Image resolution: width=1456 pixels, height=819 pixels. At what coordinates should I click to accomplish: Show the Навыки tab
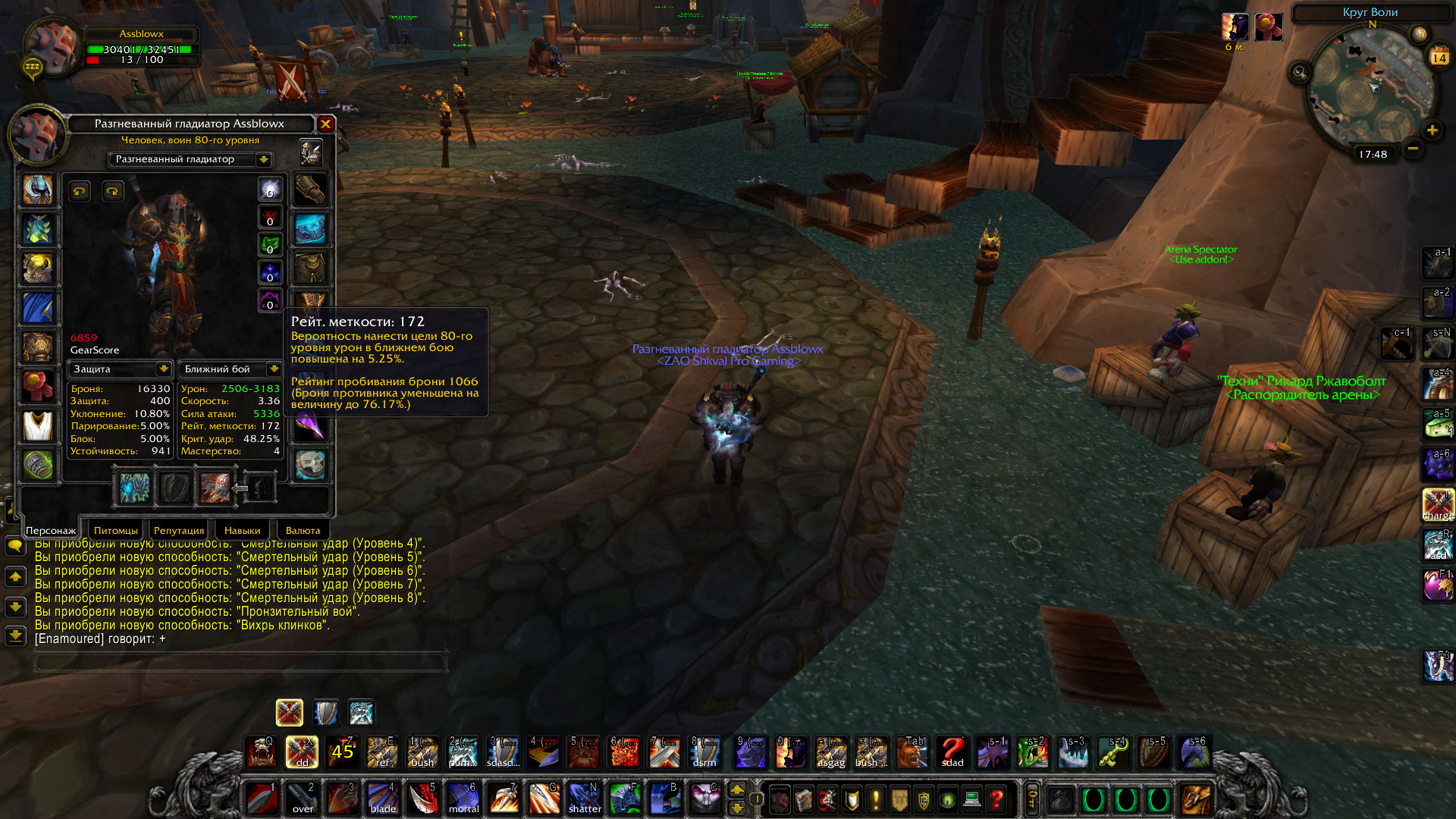pos(242,530)
